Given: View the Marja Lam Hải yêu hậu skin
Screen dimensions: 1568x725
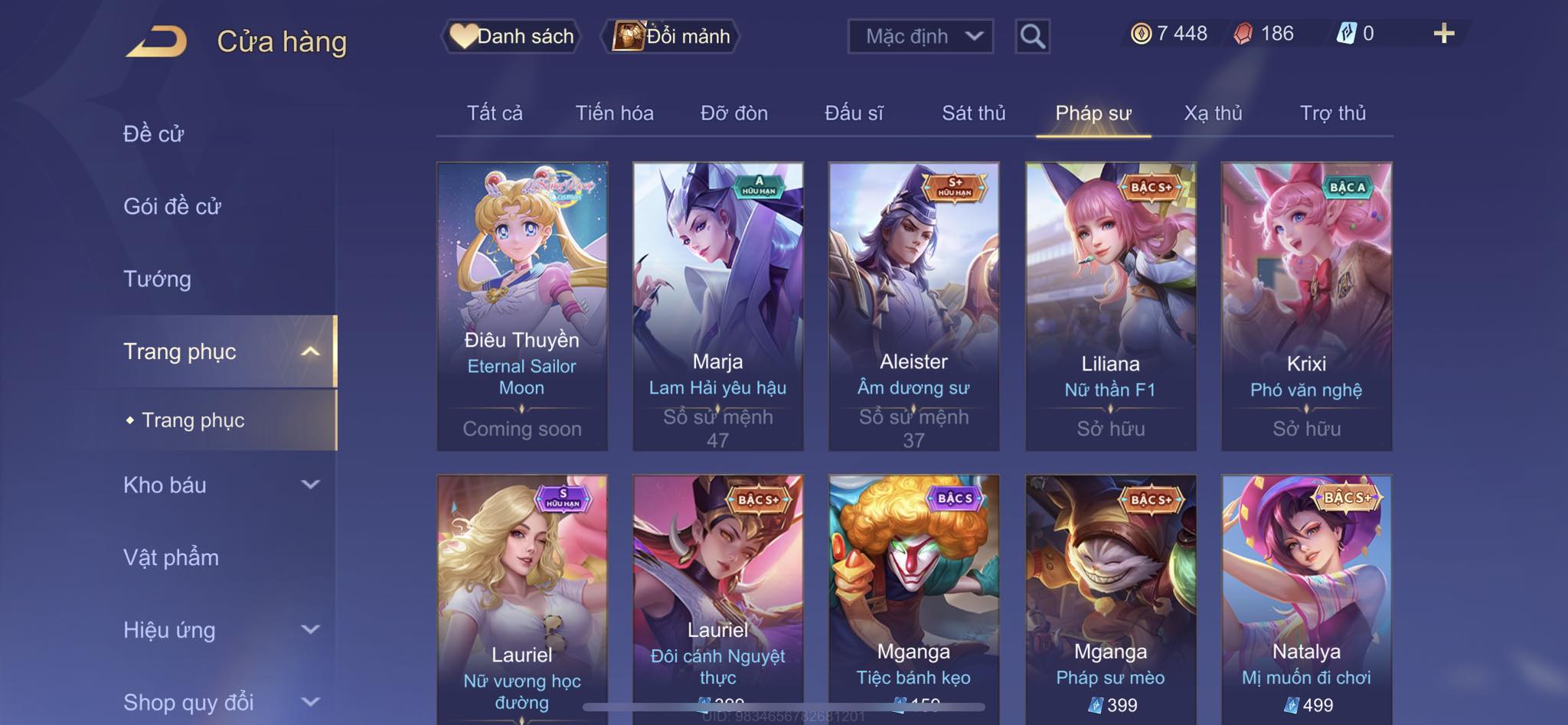Looking at the screenshot, I should [x=717, y=305].
